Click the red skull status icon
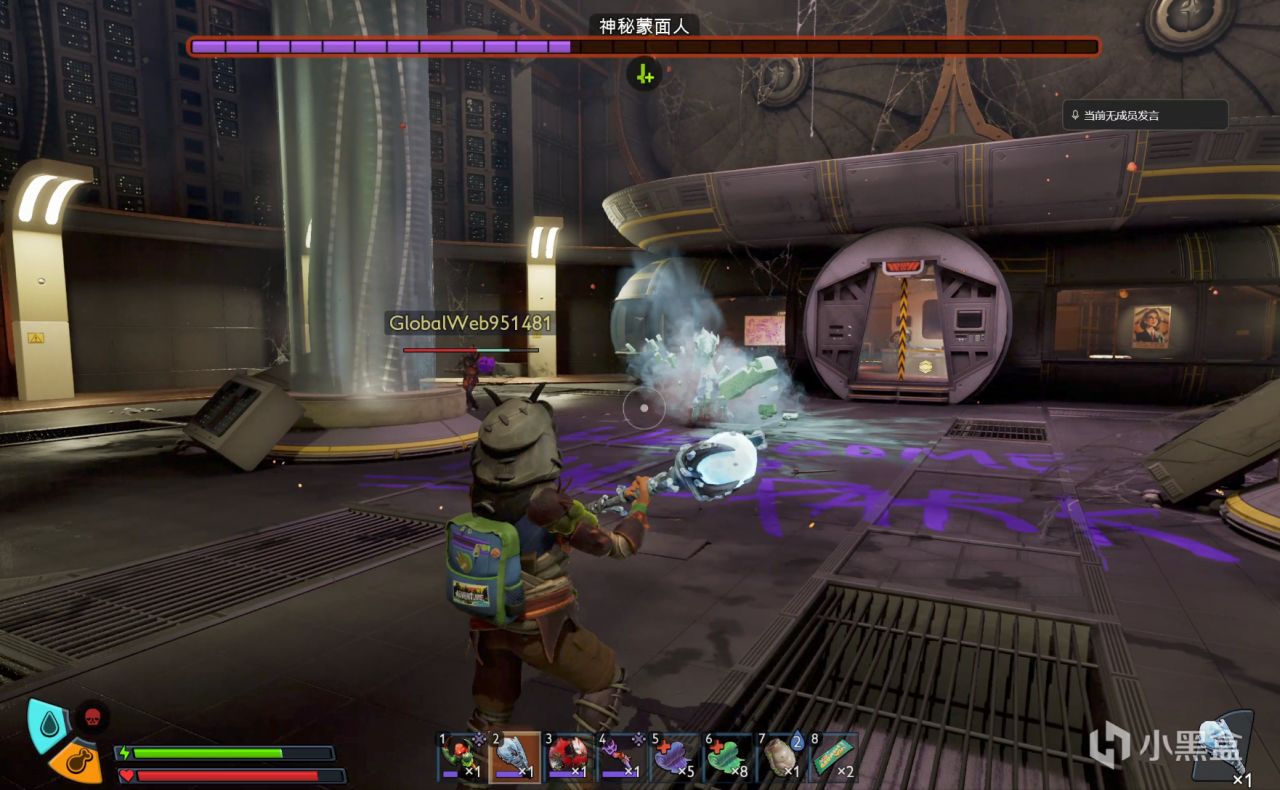Image resolution: width=1280 pixels, height=790 pixels. click(92, 716)
